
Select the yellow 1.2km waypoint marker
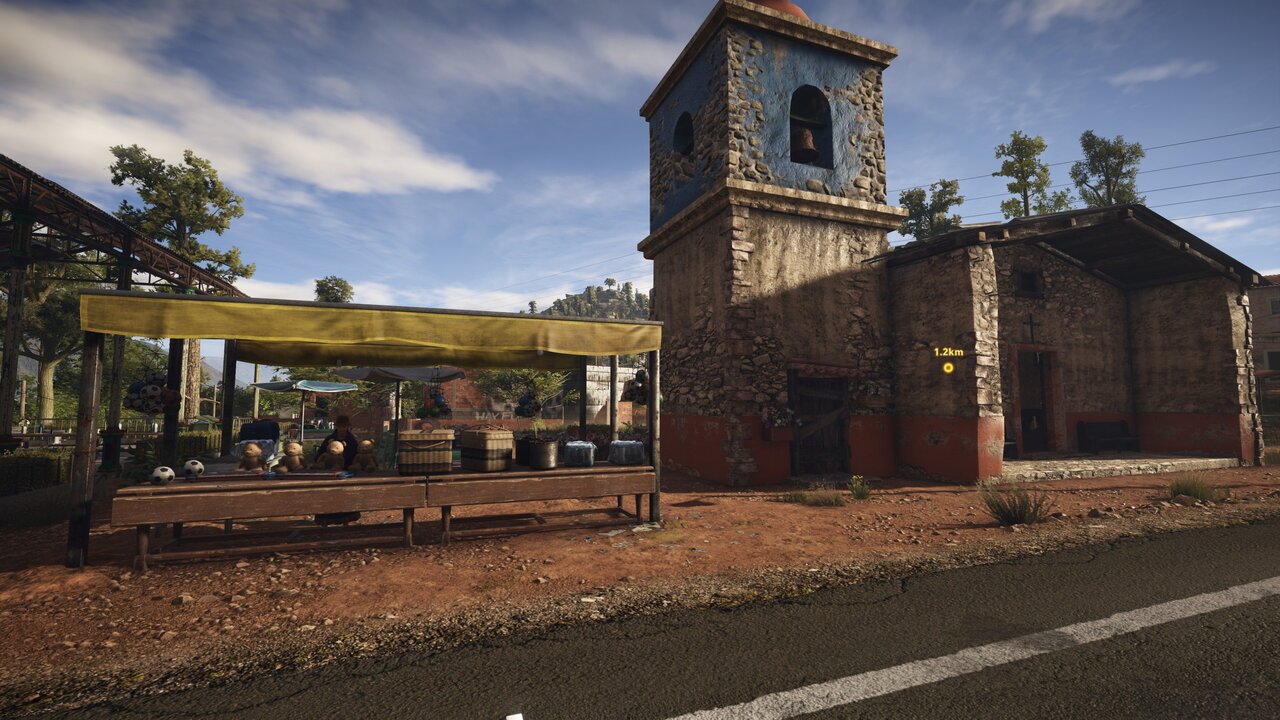click(x=948, y=367)
